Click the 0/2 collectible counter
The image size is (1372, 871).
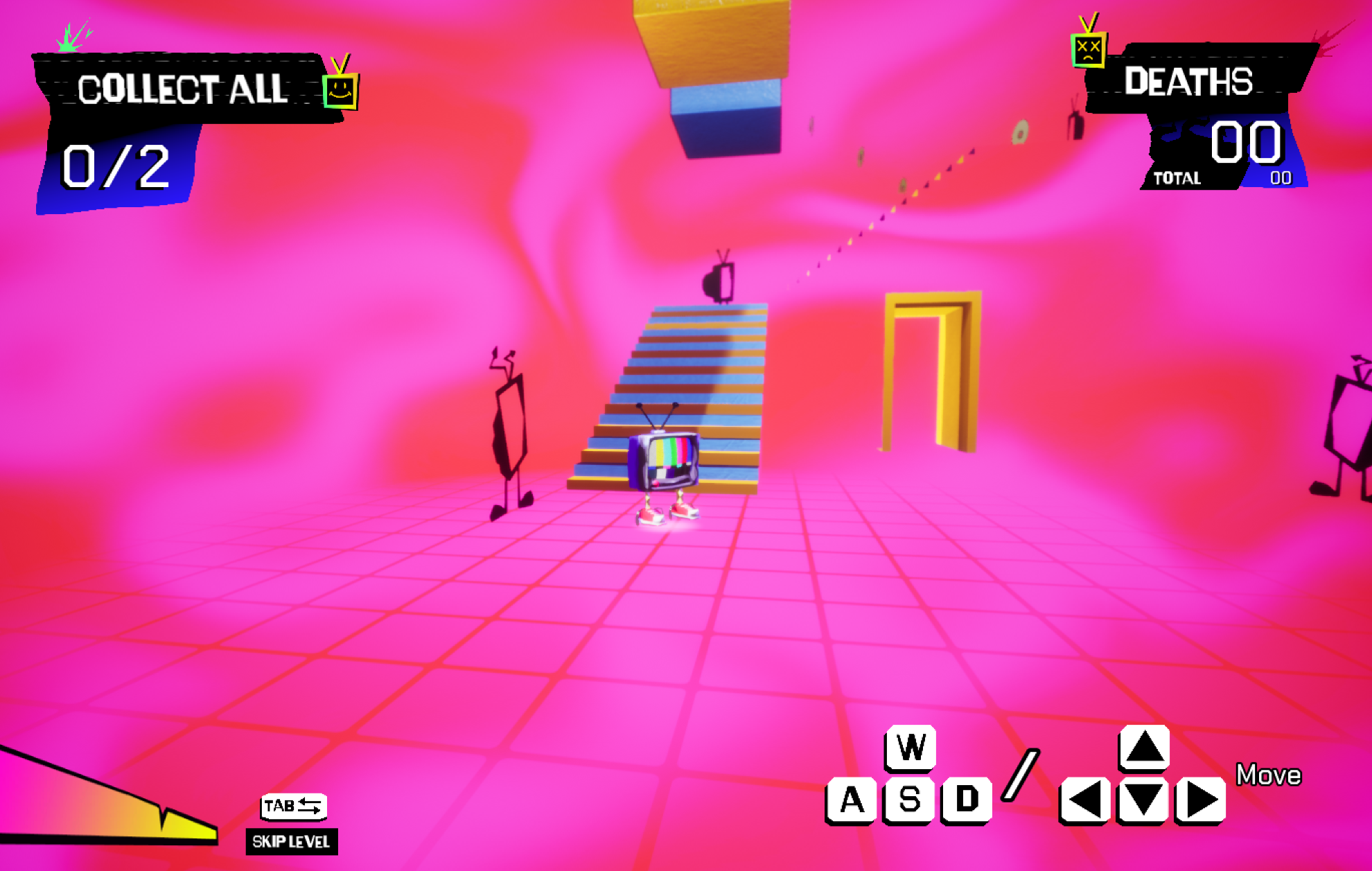point(114,166)
